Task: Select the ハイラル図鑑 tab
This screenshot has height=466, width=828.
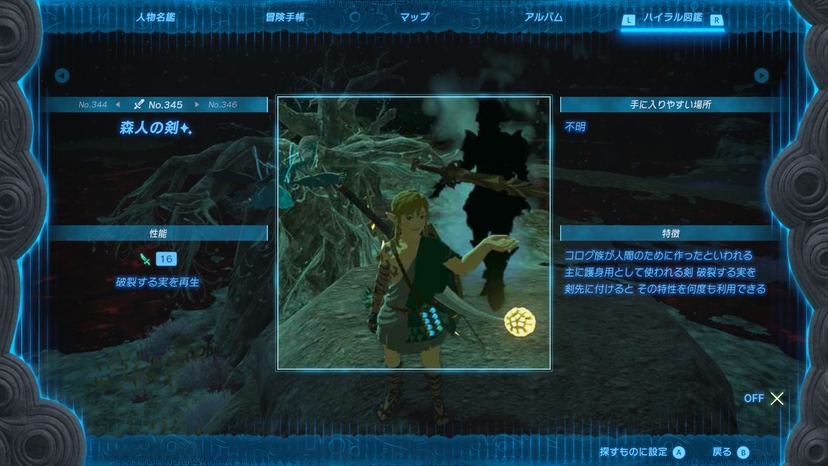Action: tap(673, 18)
